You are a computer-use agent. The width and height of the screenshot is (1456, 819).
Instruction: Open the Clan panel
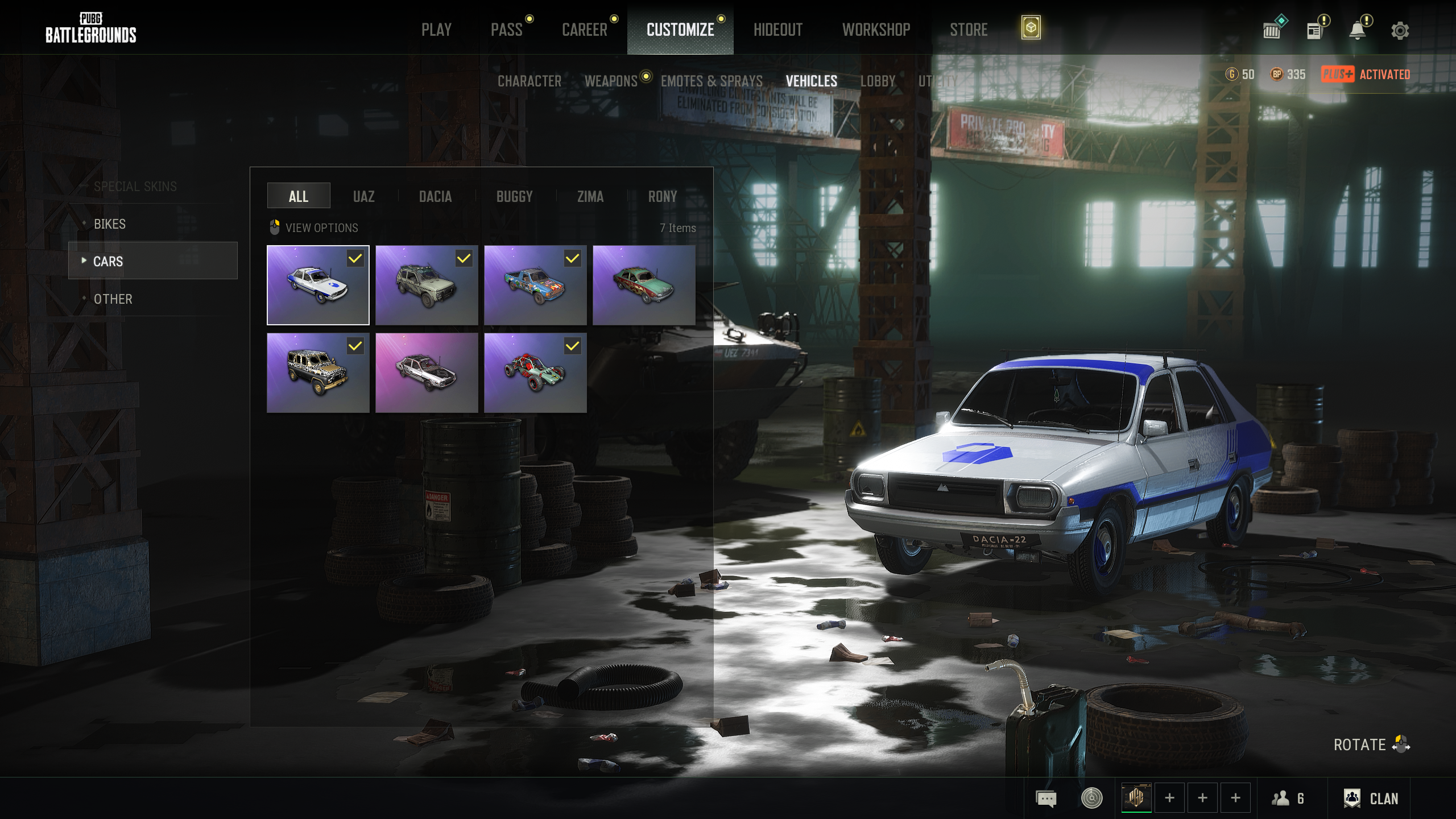coord(1371,799)
